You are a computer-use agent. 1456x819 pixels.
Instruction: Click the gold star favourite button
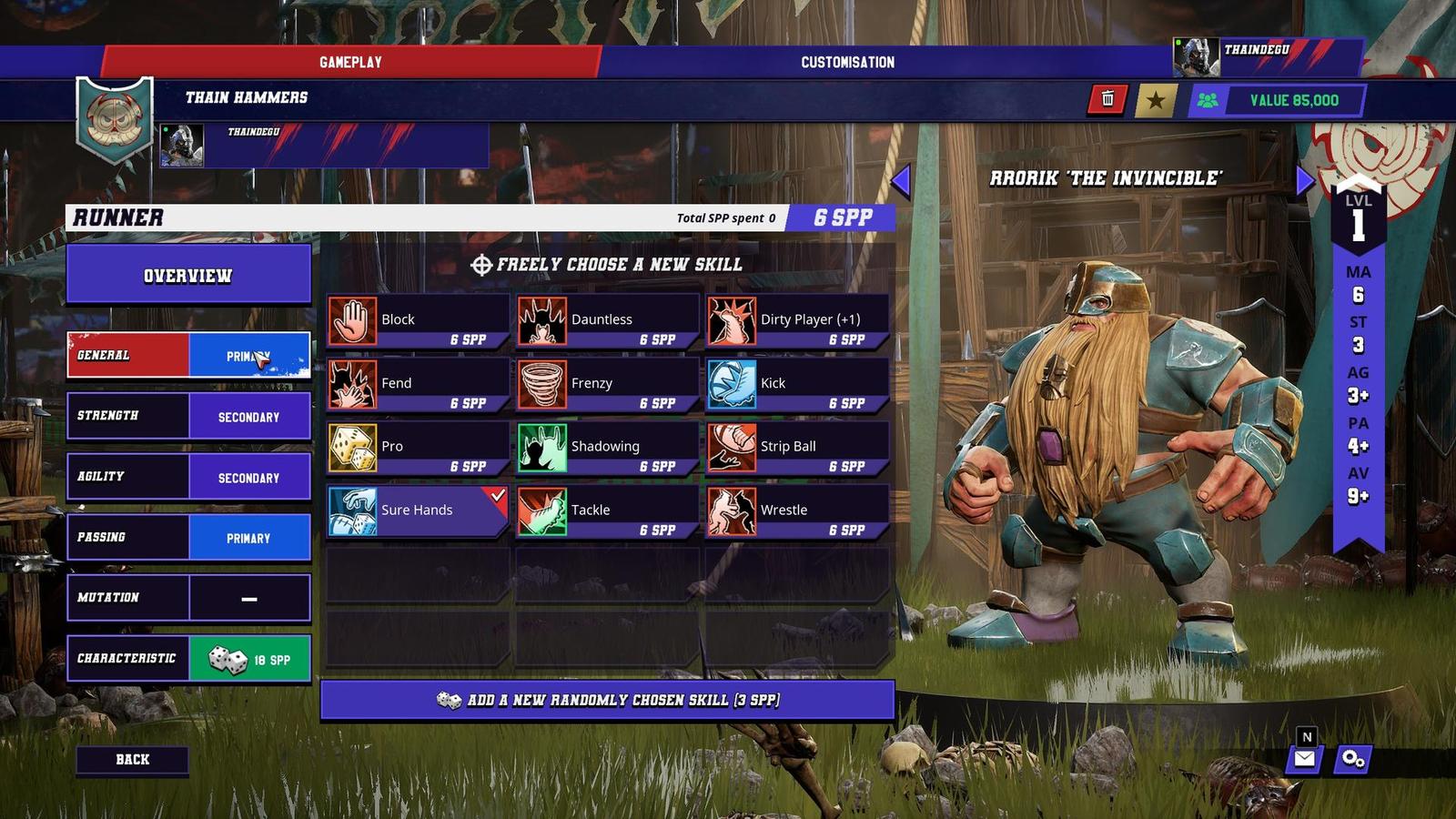pyautogui.click(x=1156, y=100)
